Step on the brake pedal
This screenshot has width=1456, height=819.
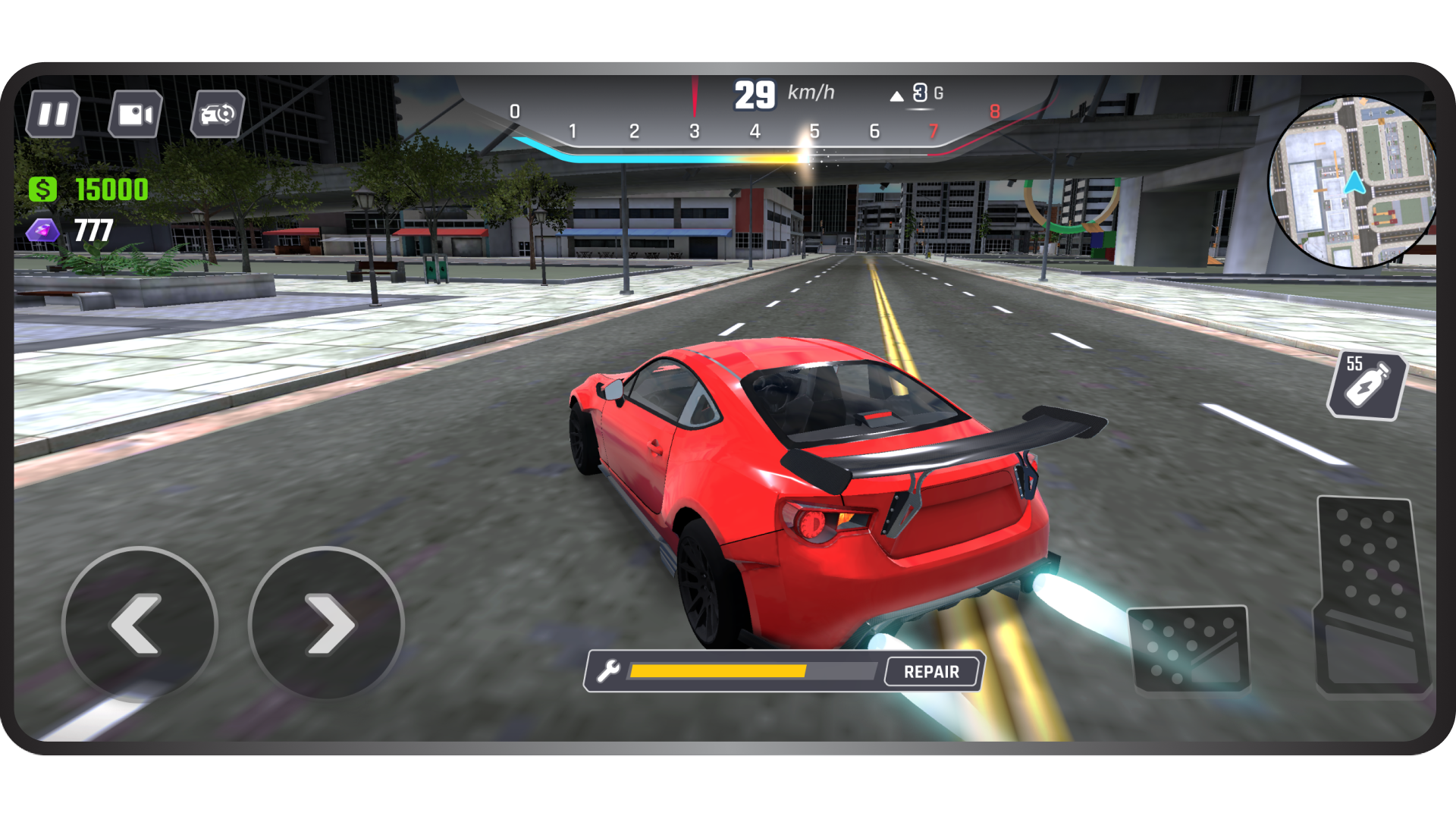1188,648
